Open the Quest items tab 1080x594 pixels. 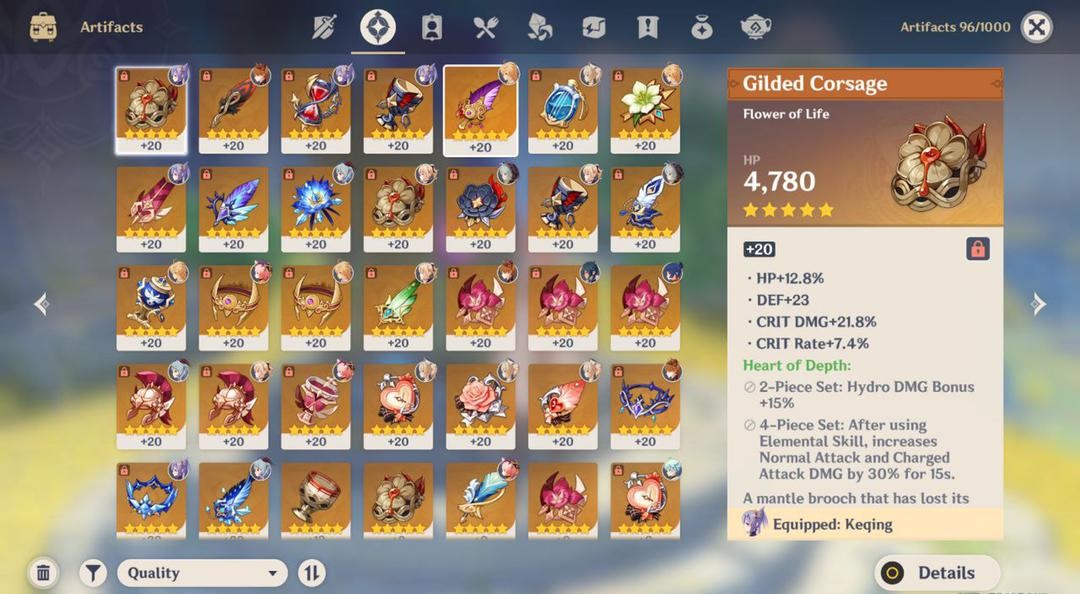coord(648,27)
